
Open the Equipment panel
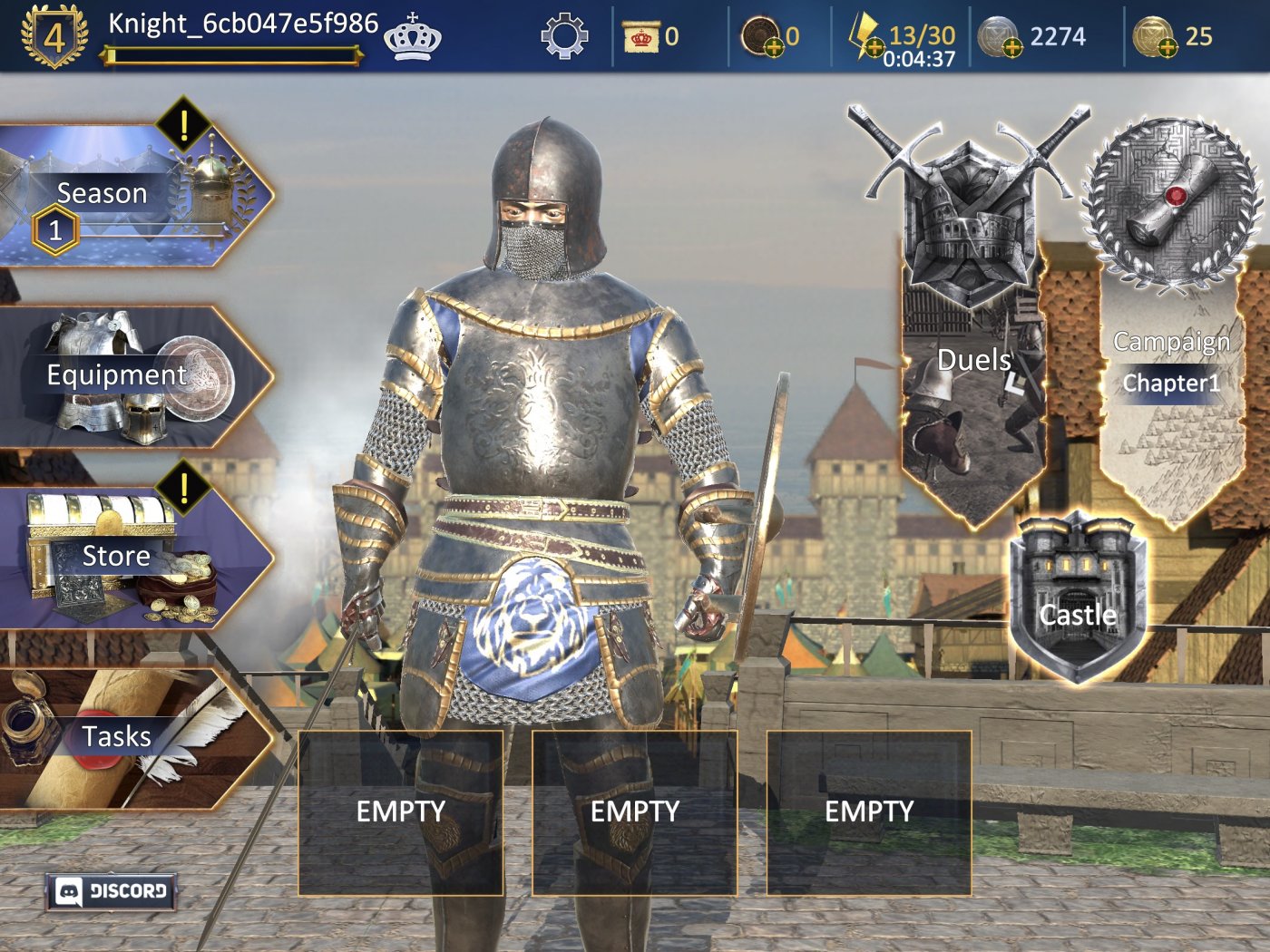click(116, 374)
